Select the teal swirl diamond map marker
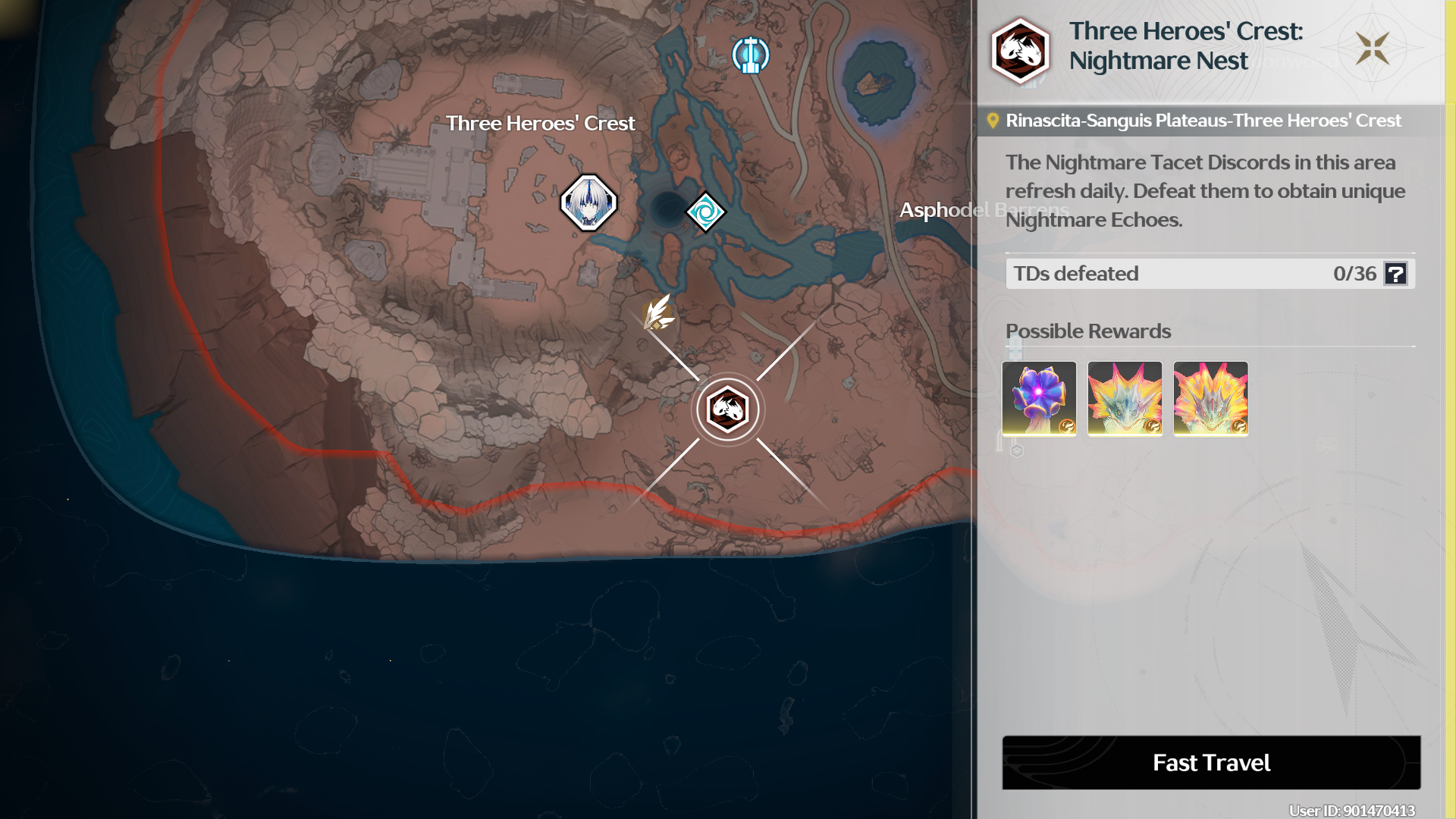 click(x=705, y=212)
